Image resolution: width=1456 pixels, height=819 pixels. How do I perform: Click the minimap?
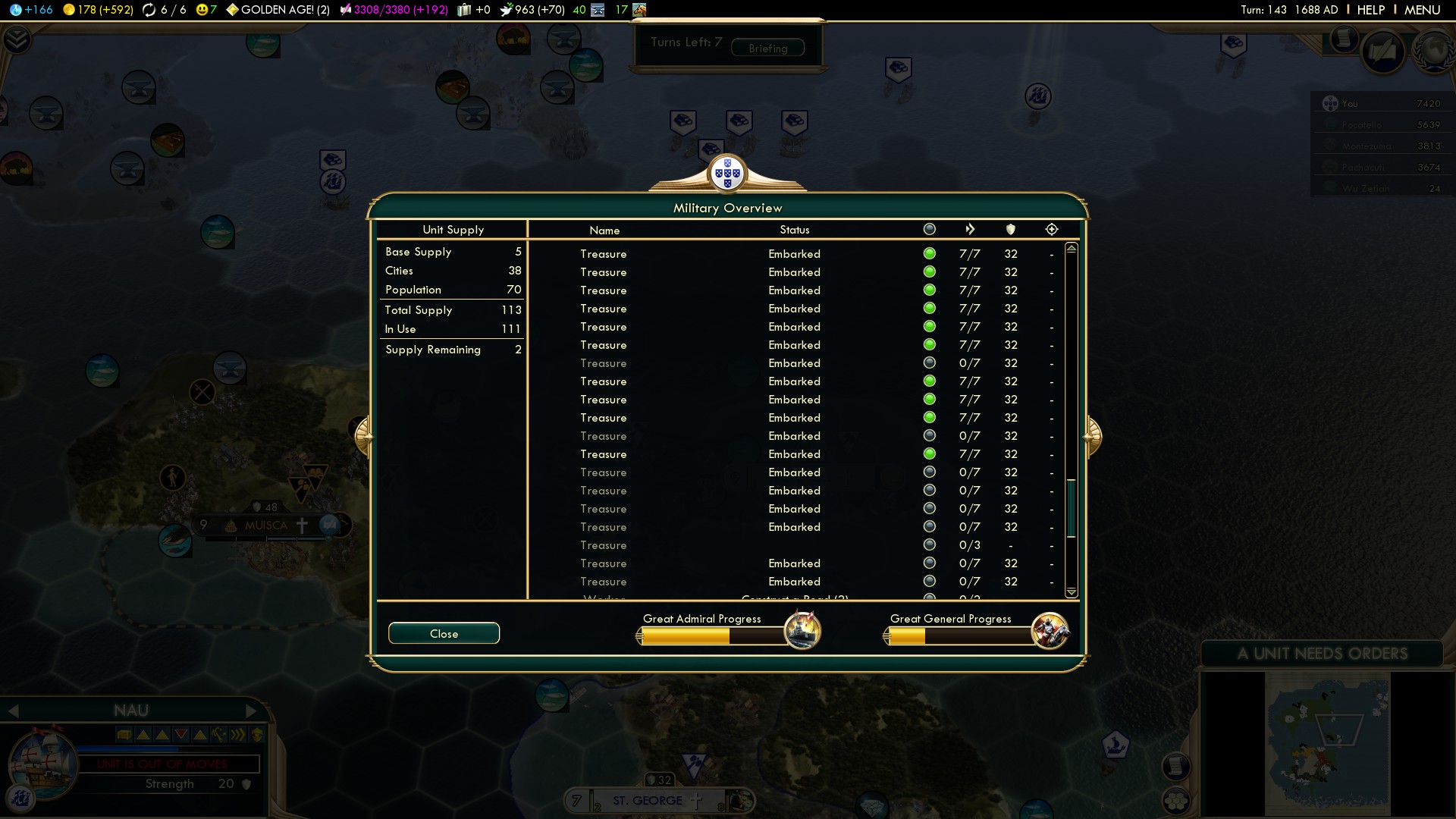tap(1327, 743)
